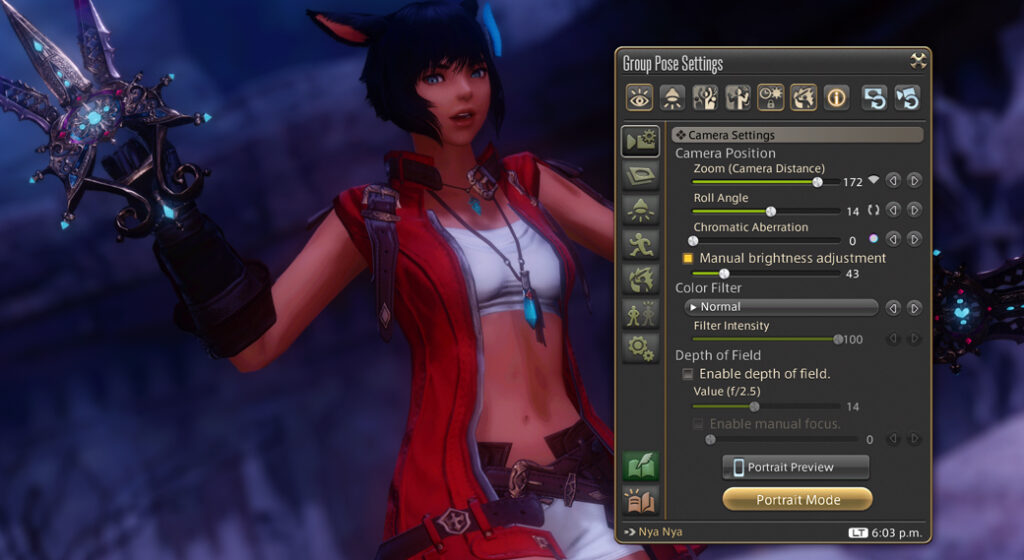Screen dimensions: 1024x560
Task: Click the Zoom (Camera Distance) slider handle
Action: (x=817, y=182)
